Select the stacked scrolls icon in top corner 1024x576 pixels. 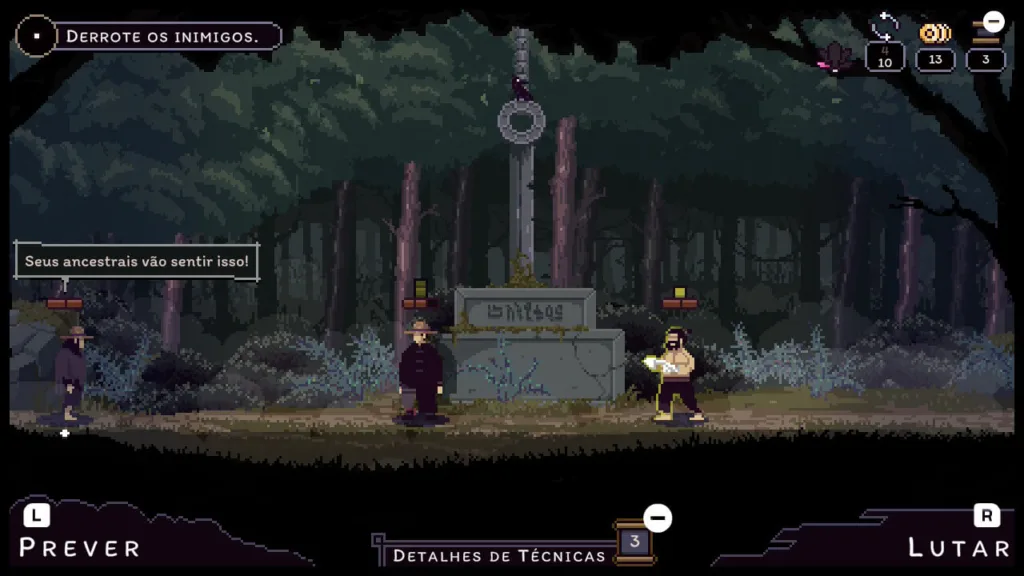[986, 33]
